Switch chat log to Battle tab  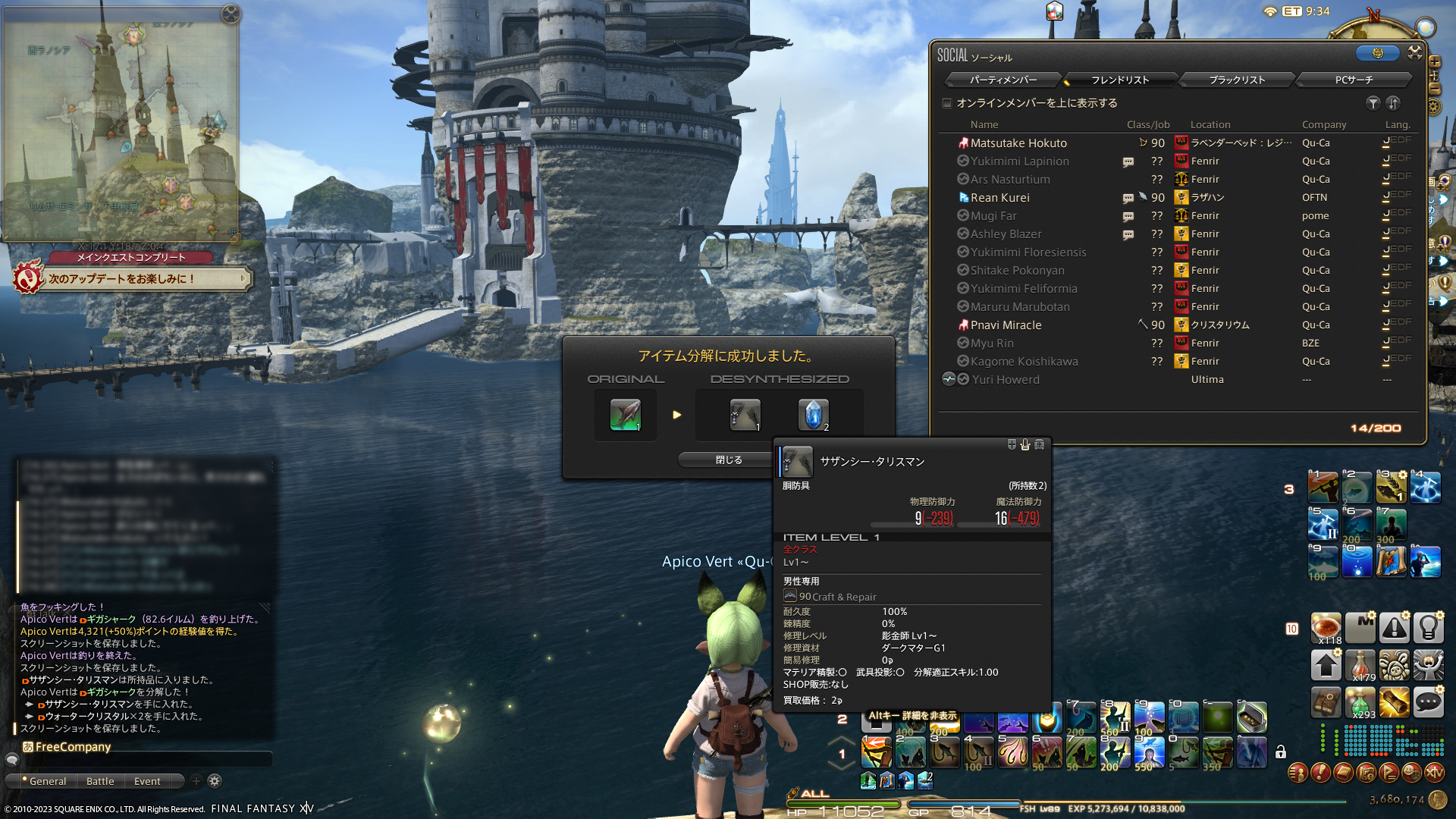pos(100,781)
